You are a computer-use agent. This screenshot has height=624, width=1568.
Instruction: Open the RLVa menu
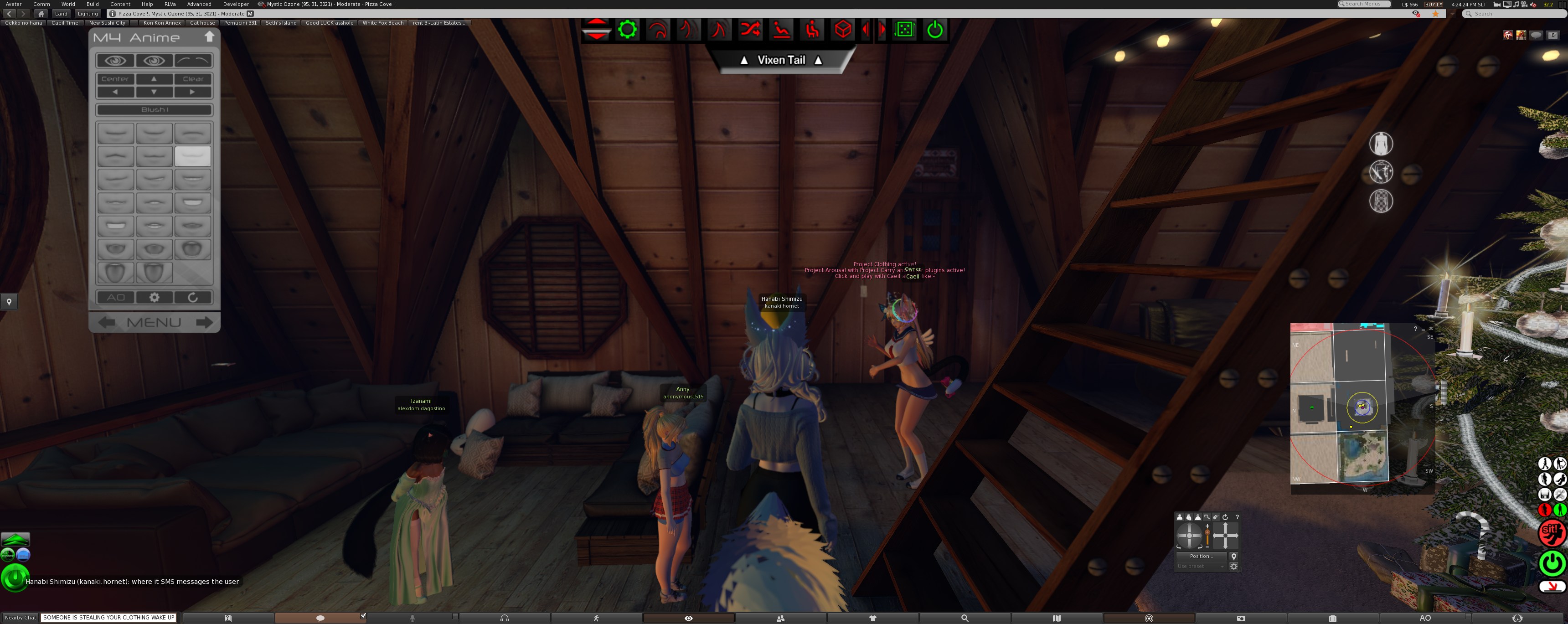pos(170,4)
